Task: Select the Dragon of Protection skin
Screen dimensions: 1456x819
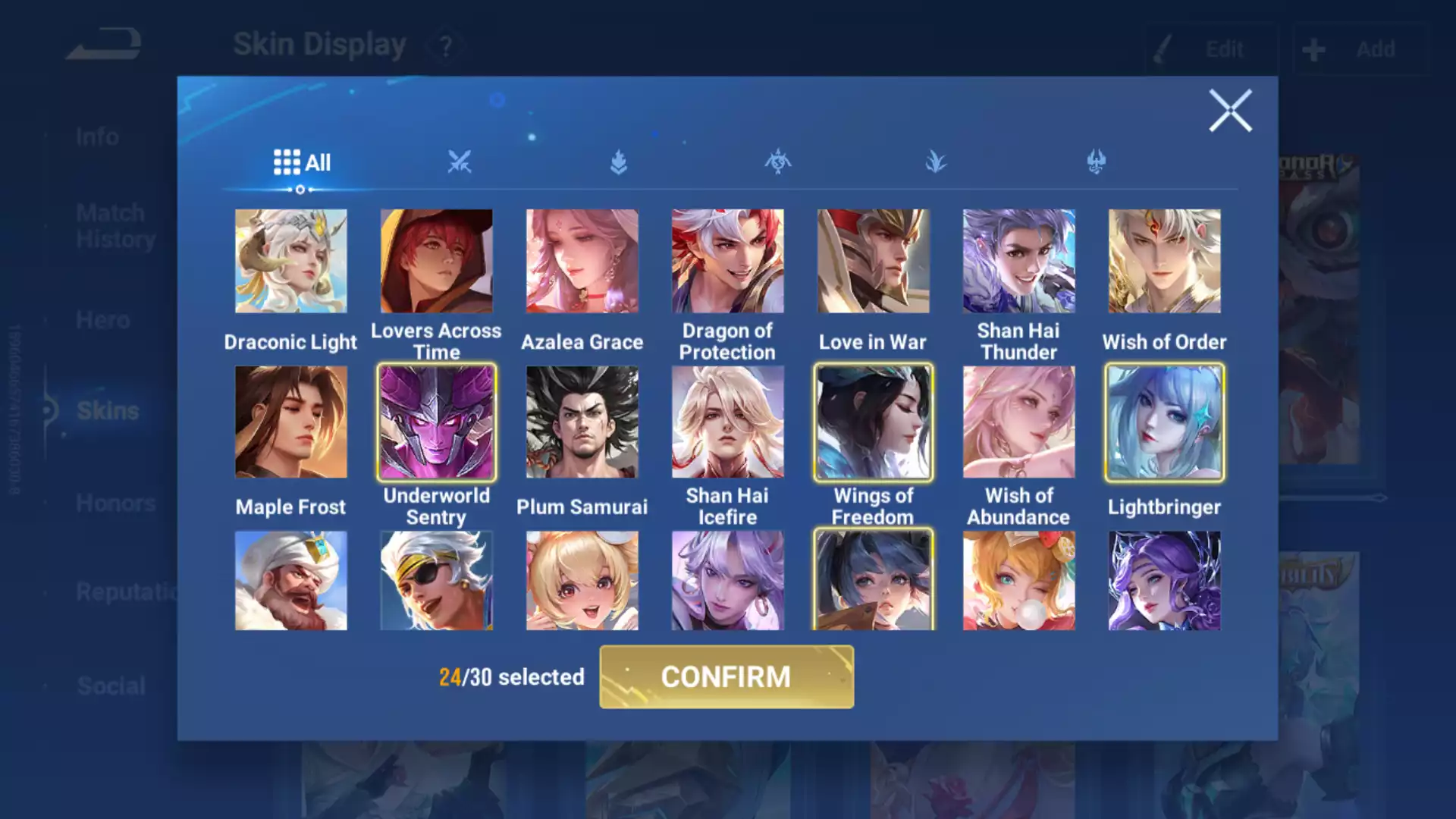Action: click(x=727, y=262)
